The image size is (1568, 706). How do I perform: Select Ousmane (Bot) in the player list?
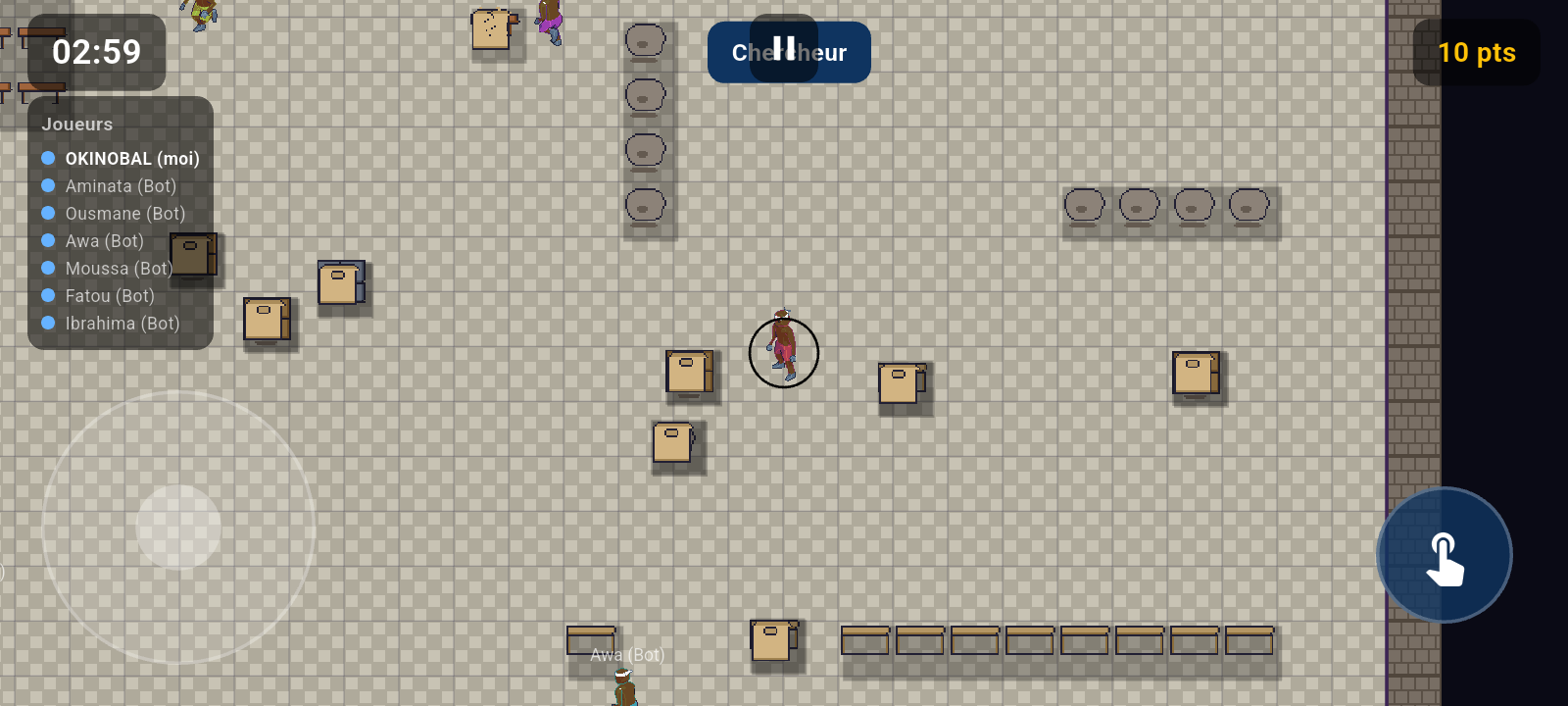coord(126,213)
